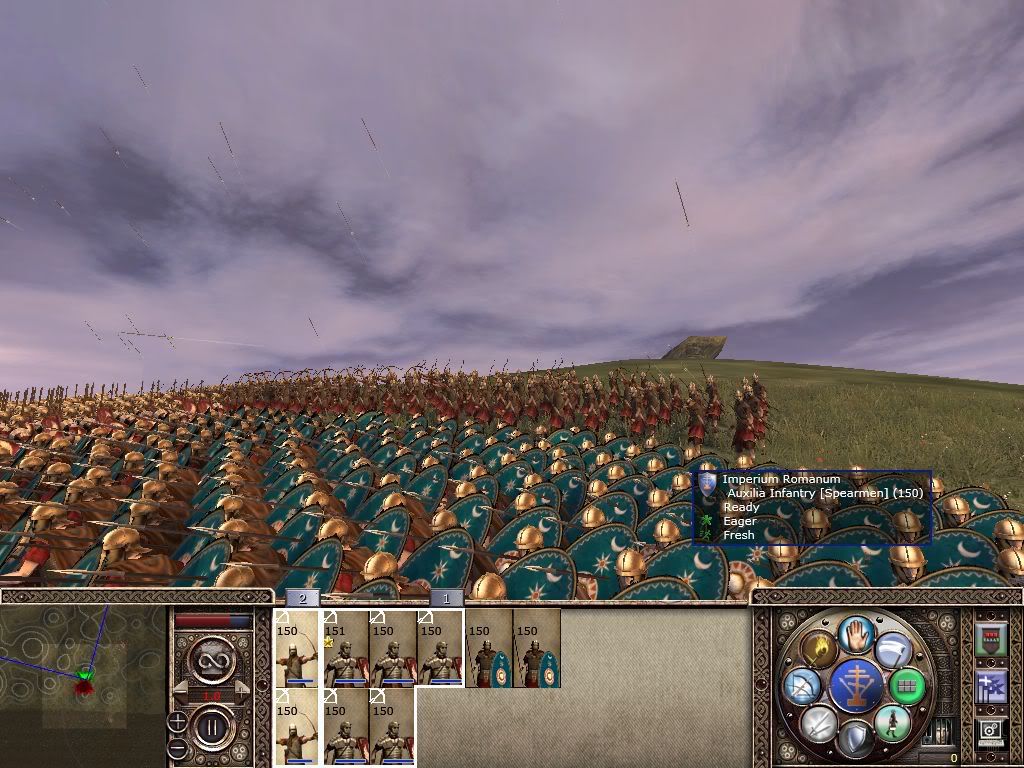Decrease the battle speed

pos(180,691)
